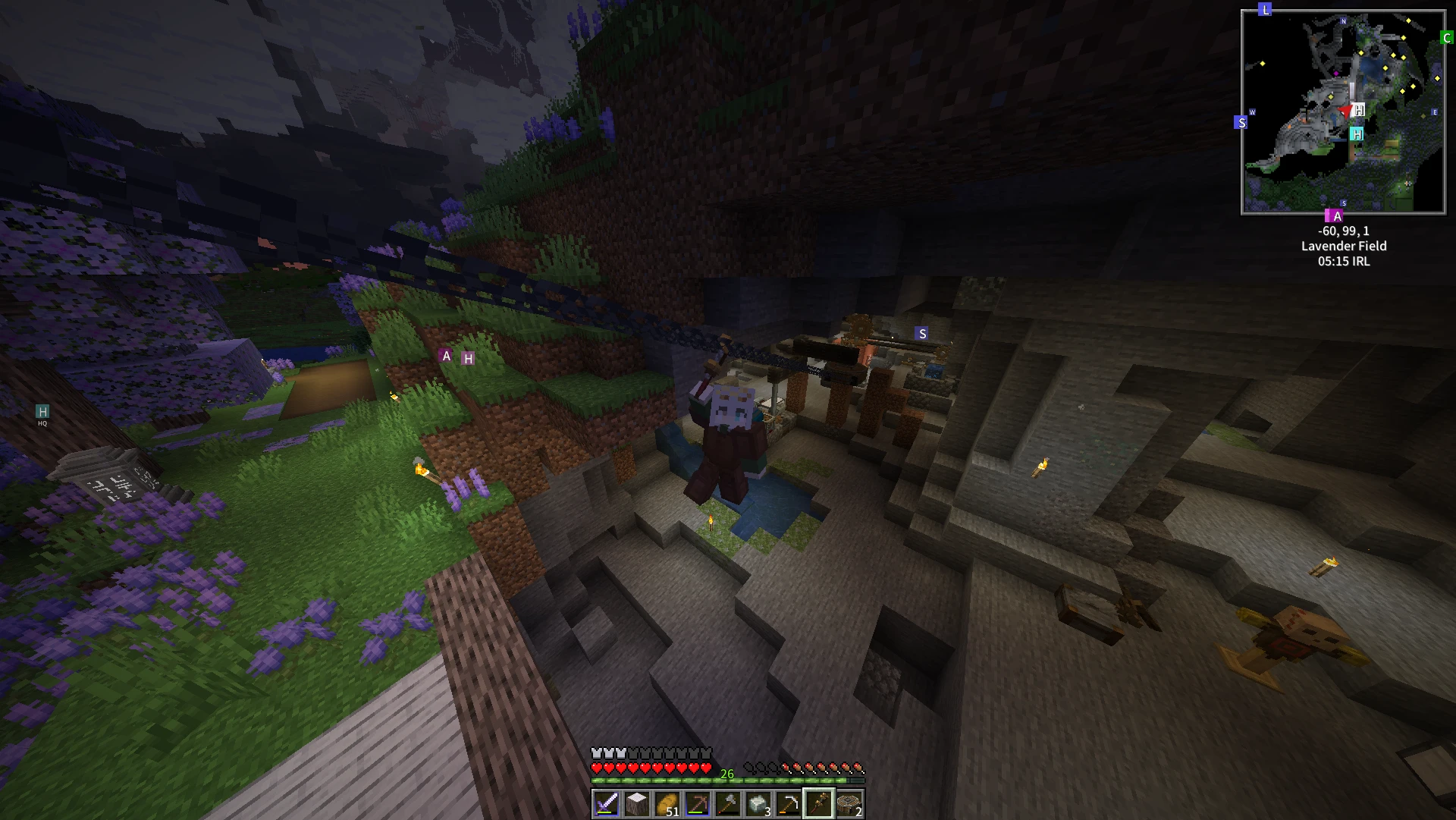Equip the stone axe from the hotbar
Screen dimensions: 1456x820
(x=728, y=804)
